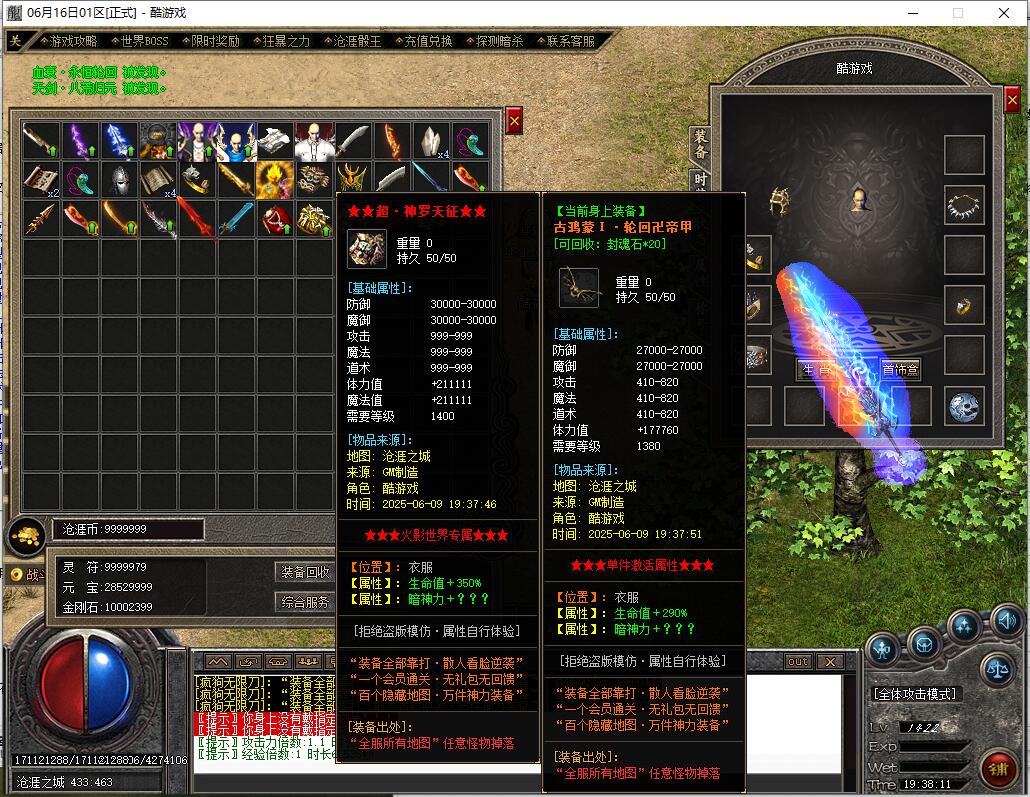This screenshot has height=797, width=1030.
Task: Select the spiked necklace equipment slot
Action: (x=964, y=206)
